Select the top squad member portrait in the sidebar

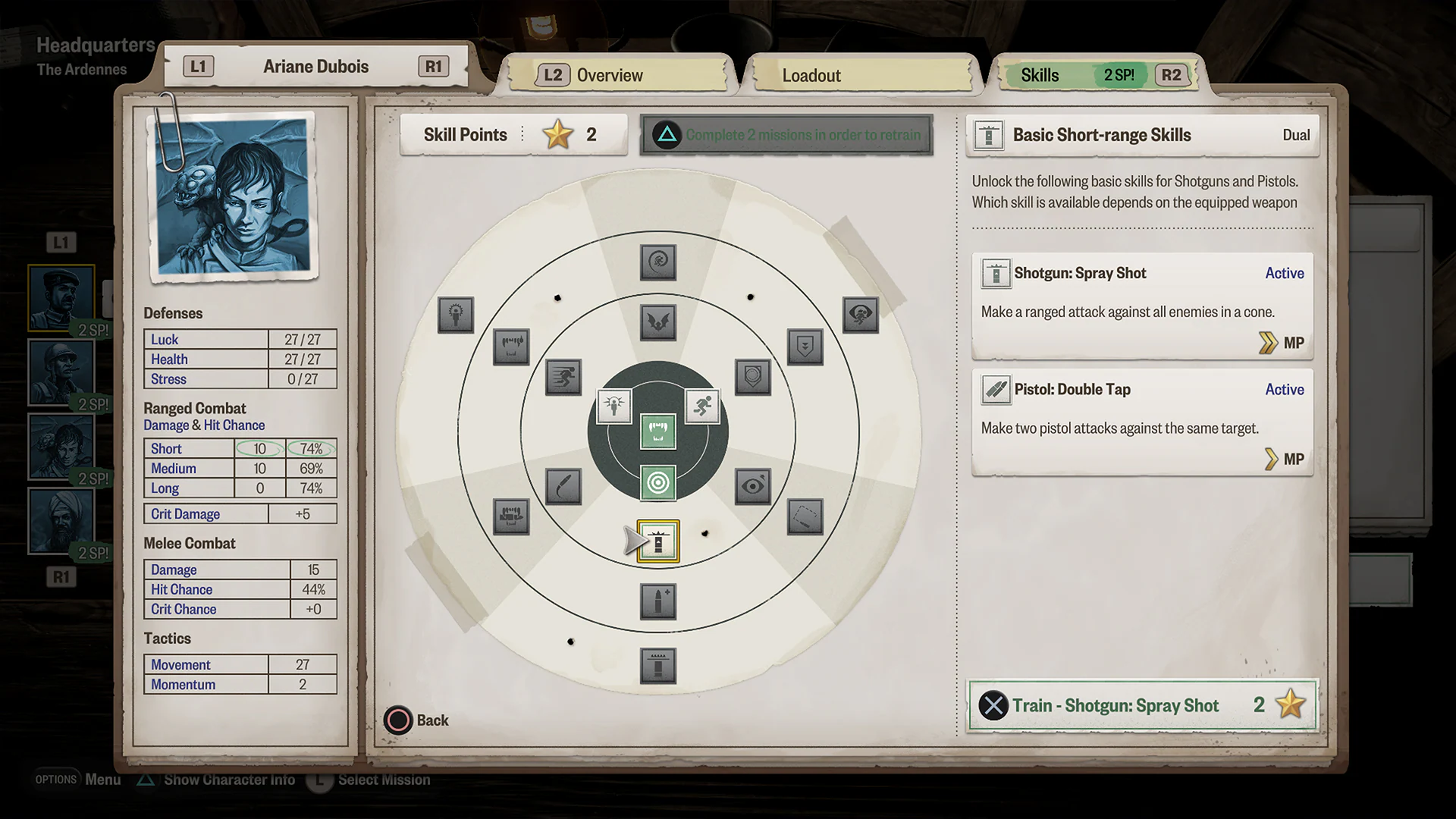tap(61, 296)
